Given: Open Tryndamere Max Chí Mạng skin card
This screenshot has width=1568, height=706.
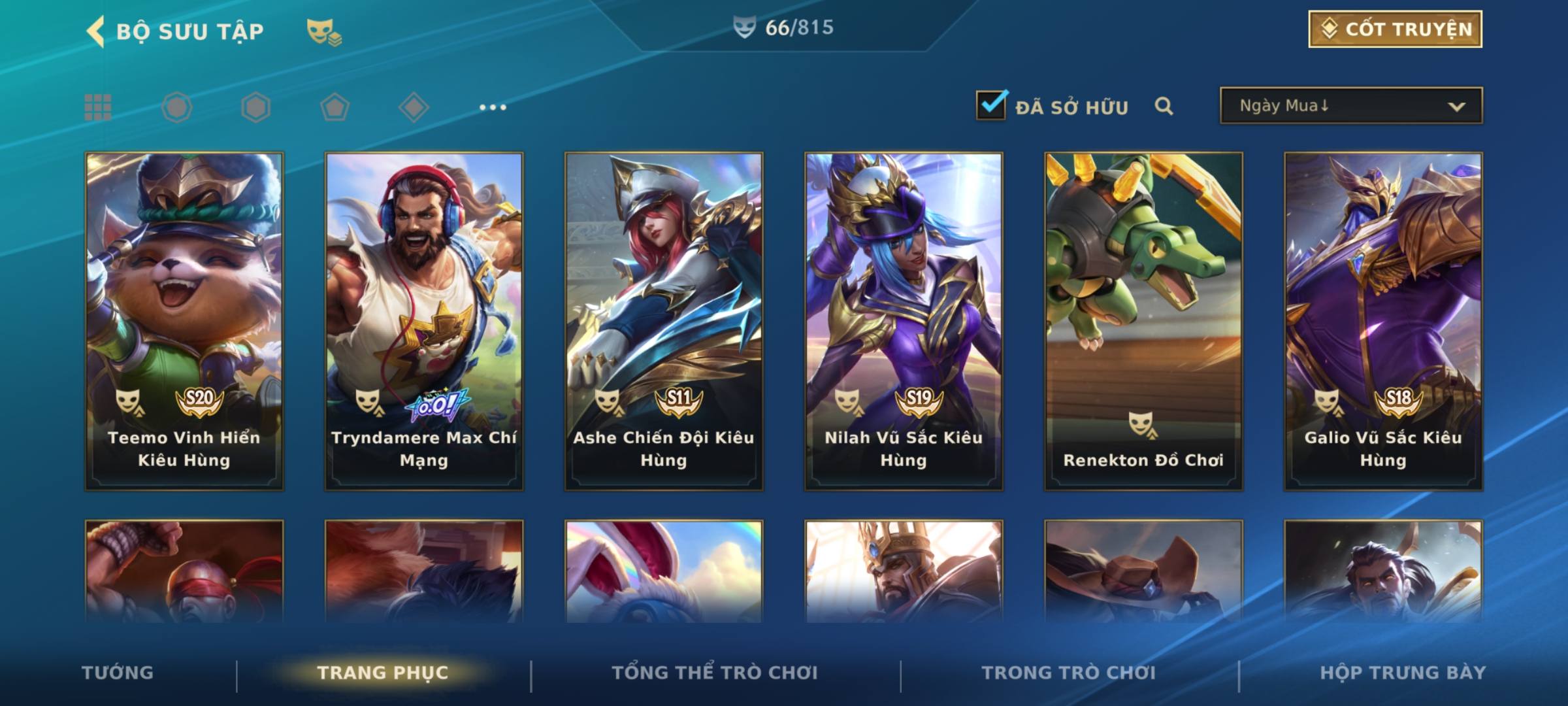Looking at the screenshot, I should (x=424, y=321).
